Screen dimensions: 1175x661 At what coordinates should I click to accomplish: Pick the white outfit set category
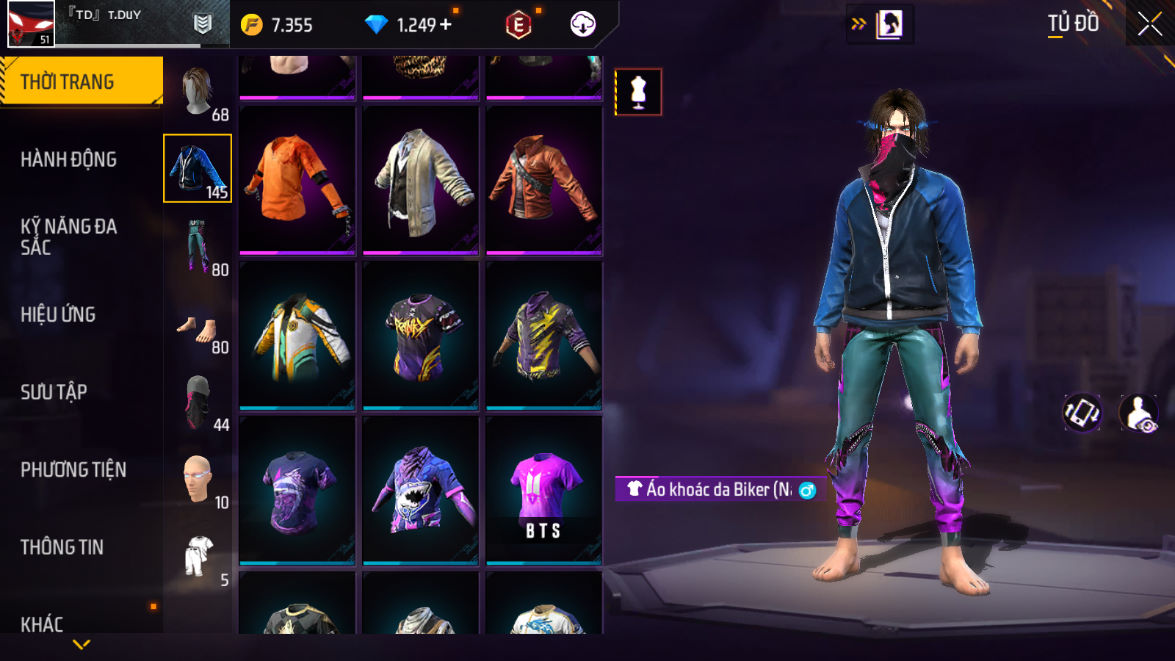click(x=198, y=556)
